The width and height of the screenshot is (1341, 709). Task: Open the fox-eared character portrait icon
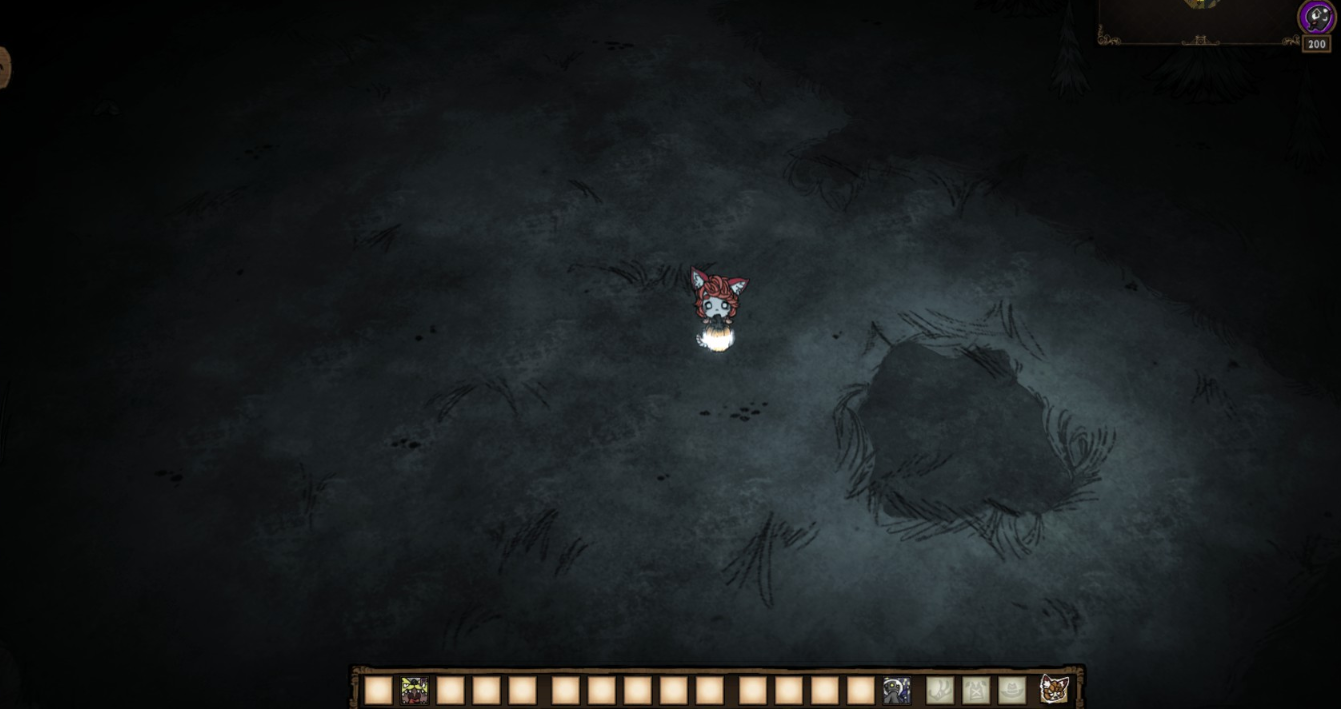(1054, 688)
